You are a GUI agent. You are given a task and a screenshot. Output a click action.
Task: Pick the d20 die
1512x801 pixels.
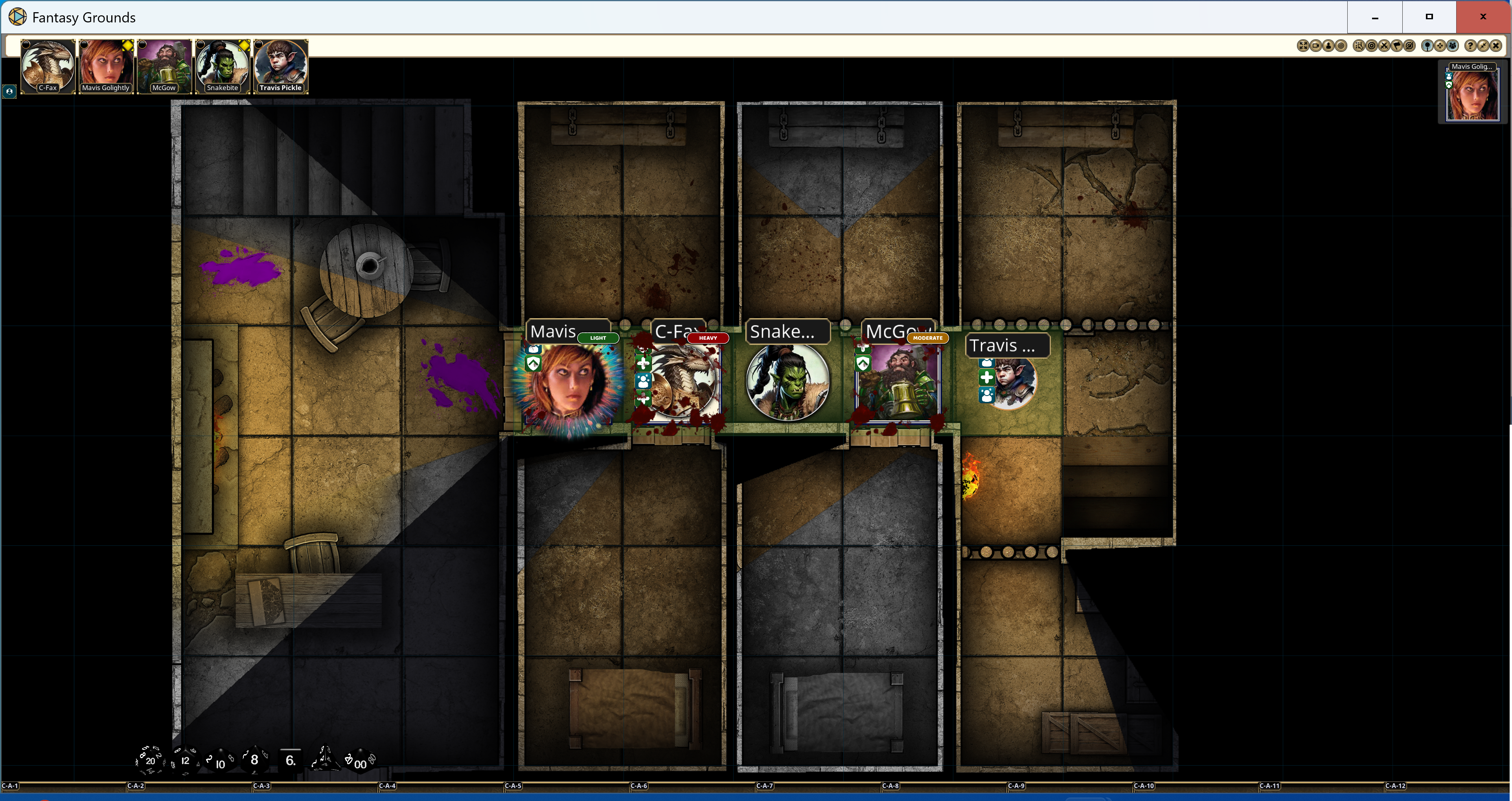click(150, 760)
